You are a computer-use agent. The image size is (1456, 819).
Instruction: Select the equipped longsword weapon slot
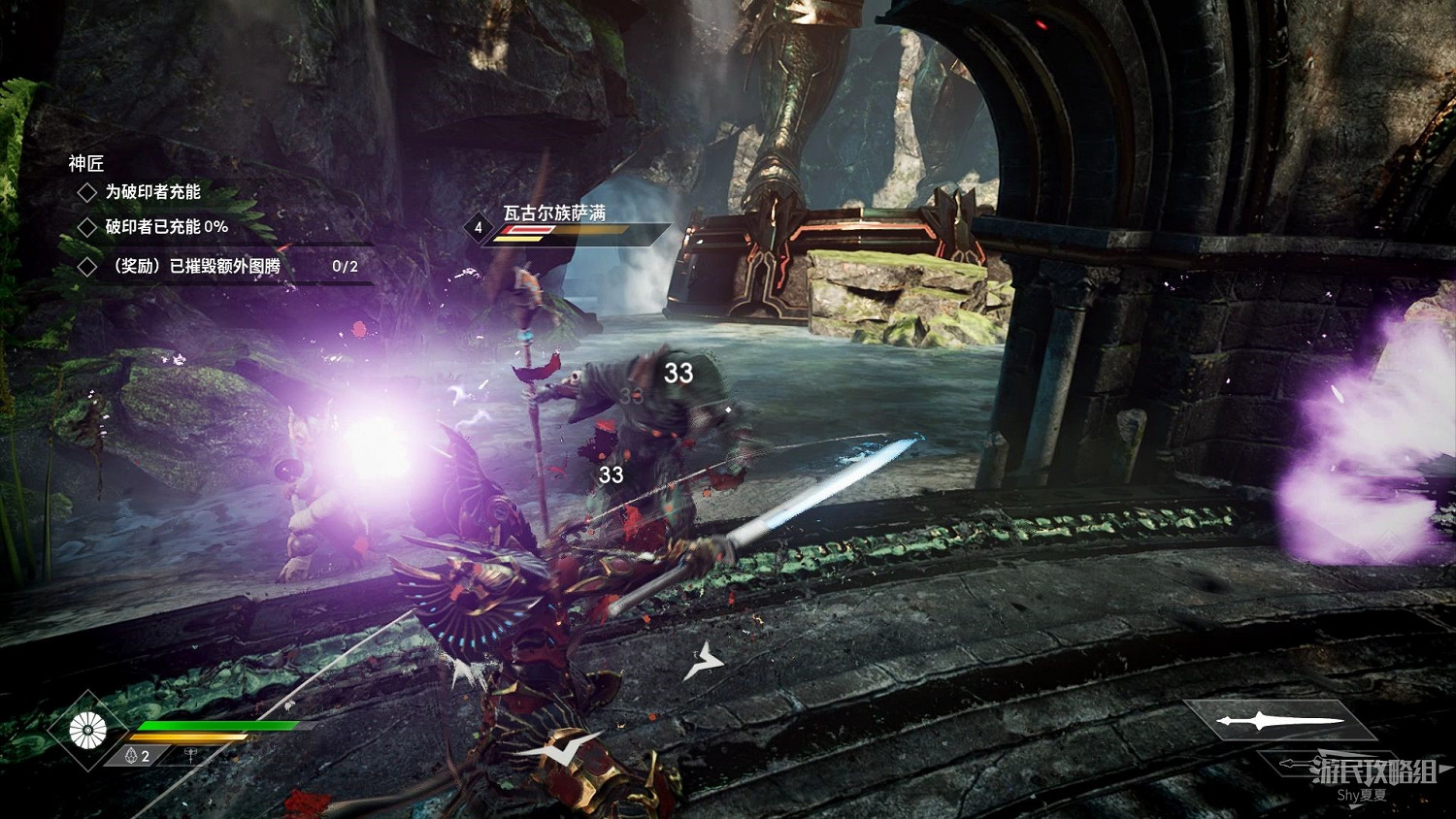(x=1279, y=721)
